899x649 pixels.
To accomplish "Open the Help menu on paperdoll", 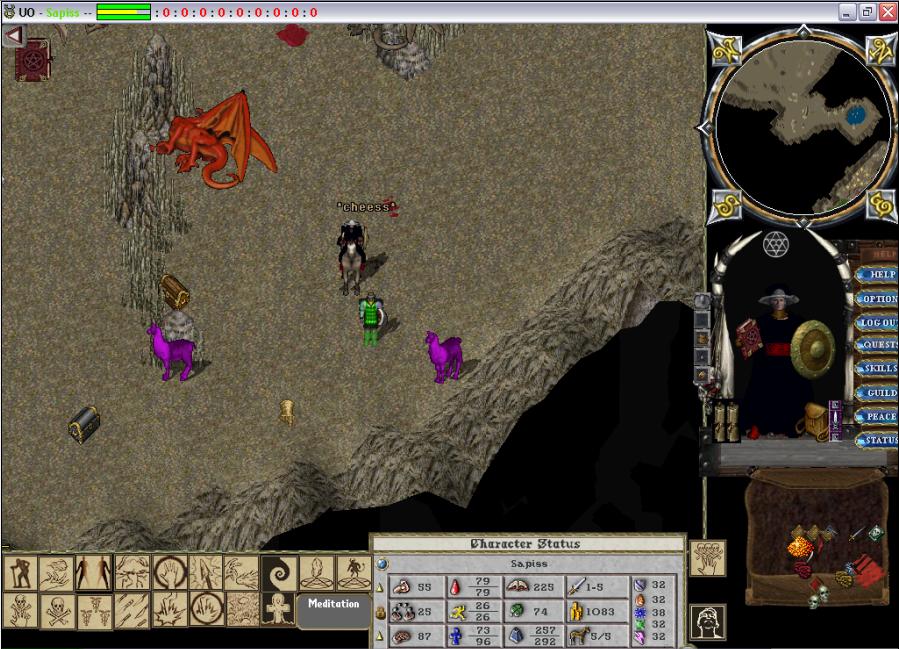I will (879, 274).
